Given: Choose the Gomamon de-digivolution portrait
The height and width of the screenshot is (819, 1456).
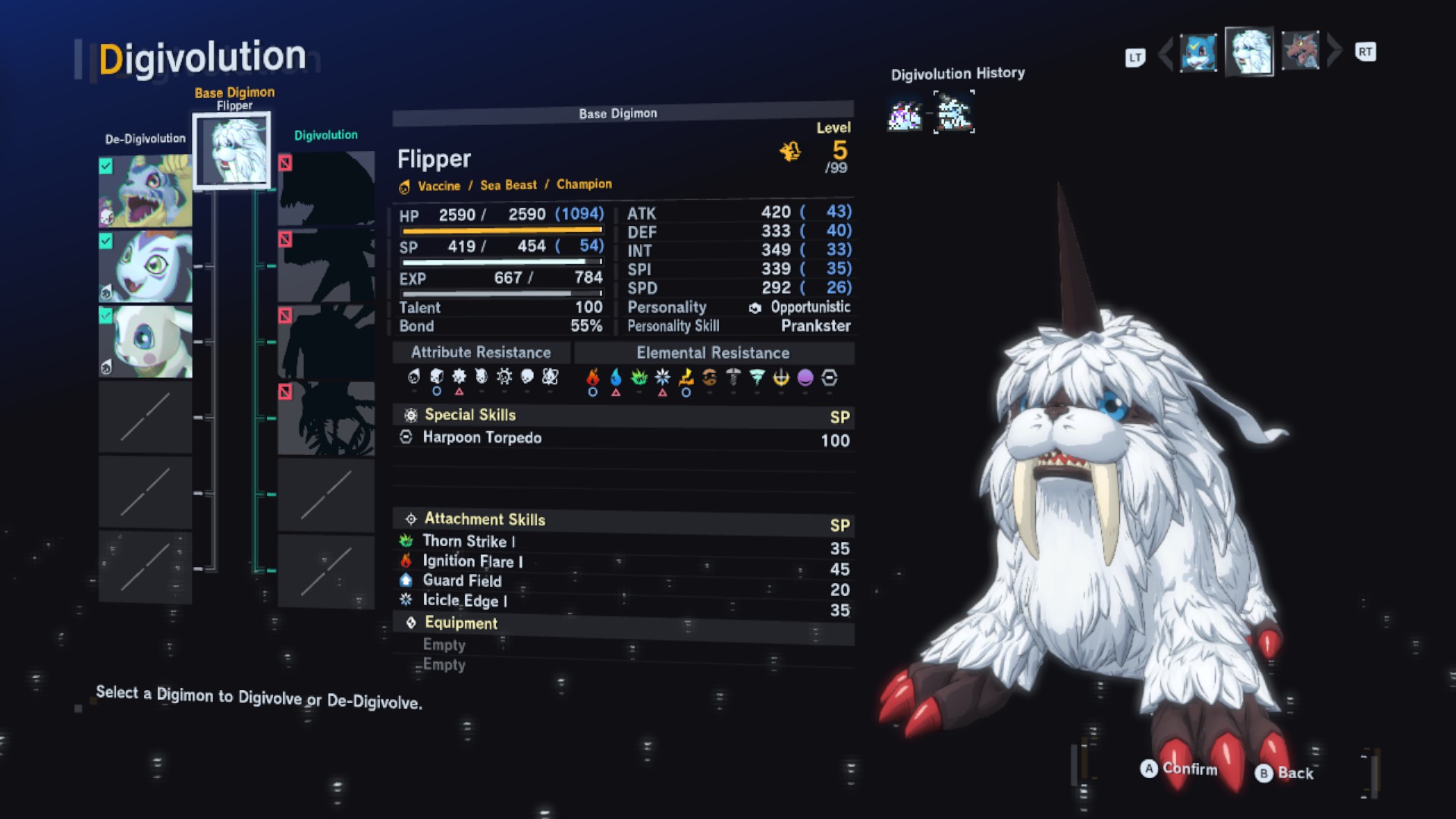Looking at the screenshot, I should [145, 266].
